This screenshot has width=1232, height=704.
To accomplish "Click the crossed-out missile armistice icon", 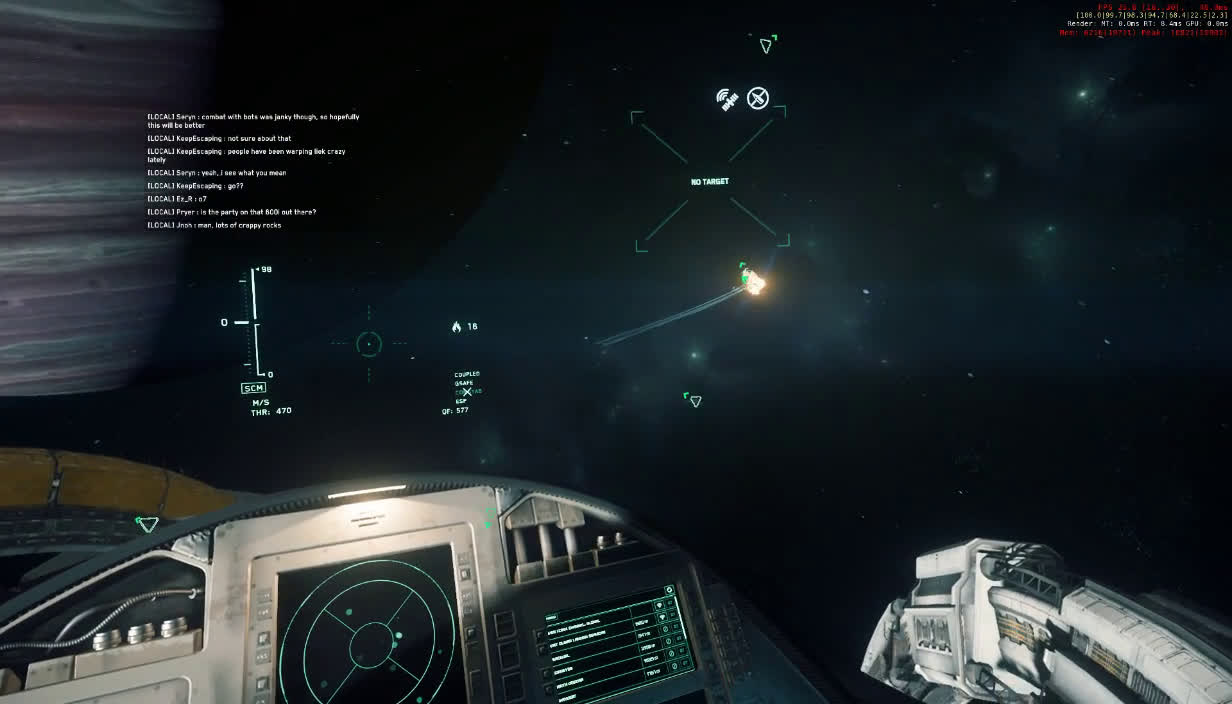I will (x=758, y=98).
